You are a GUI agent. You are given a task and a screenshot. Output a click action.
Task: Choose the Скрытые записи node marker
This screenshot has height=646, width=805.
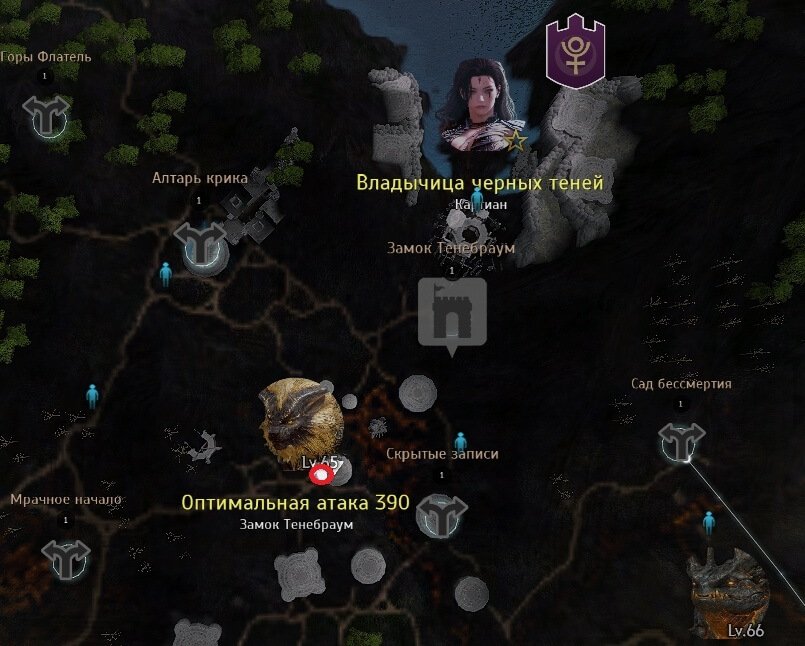441,516
